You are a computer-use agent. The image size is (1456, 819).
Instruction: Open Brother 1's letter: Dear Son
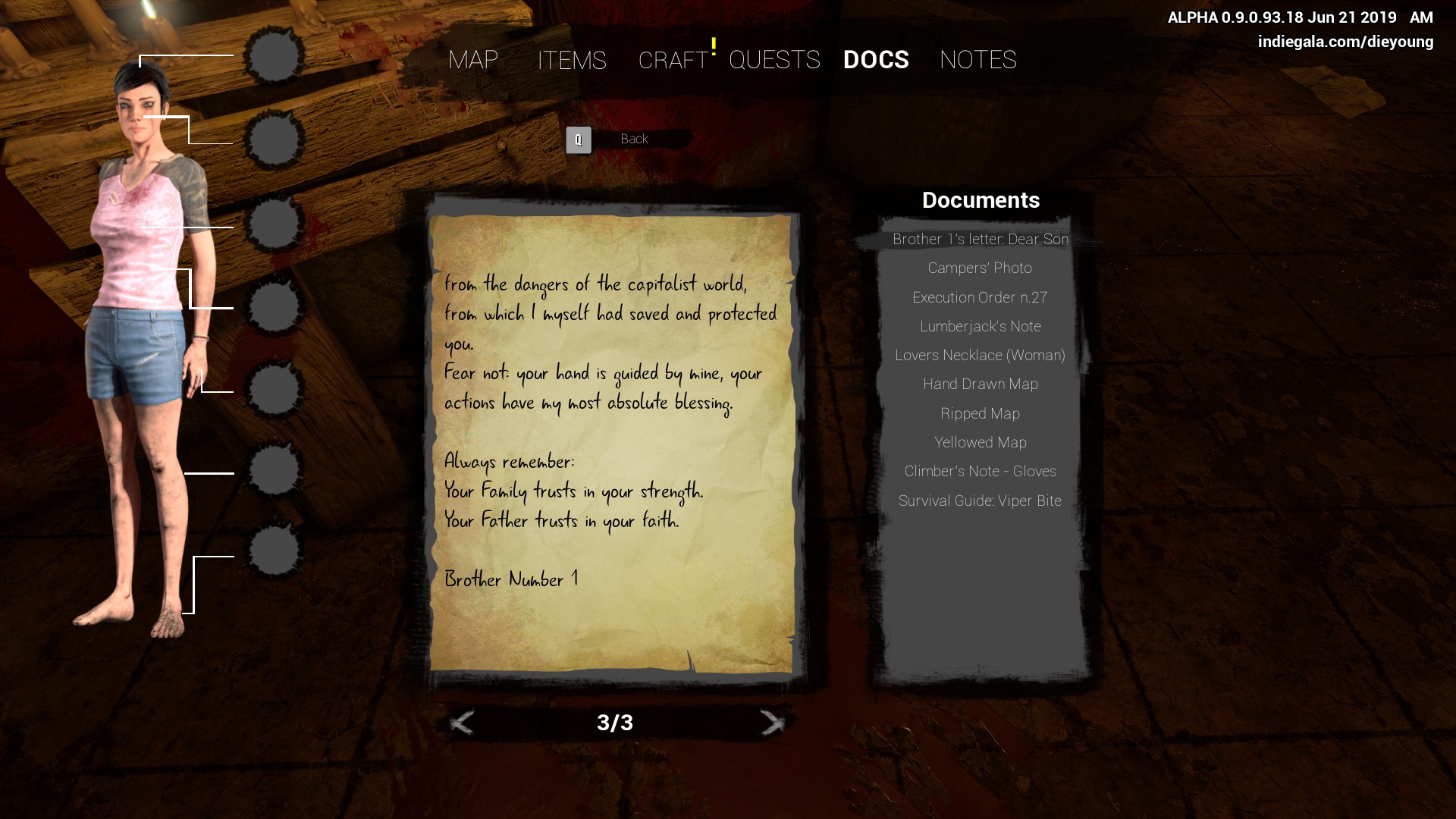pos(980,239)
